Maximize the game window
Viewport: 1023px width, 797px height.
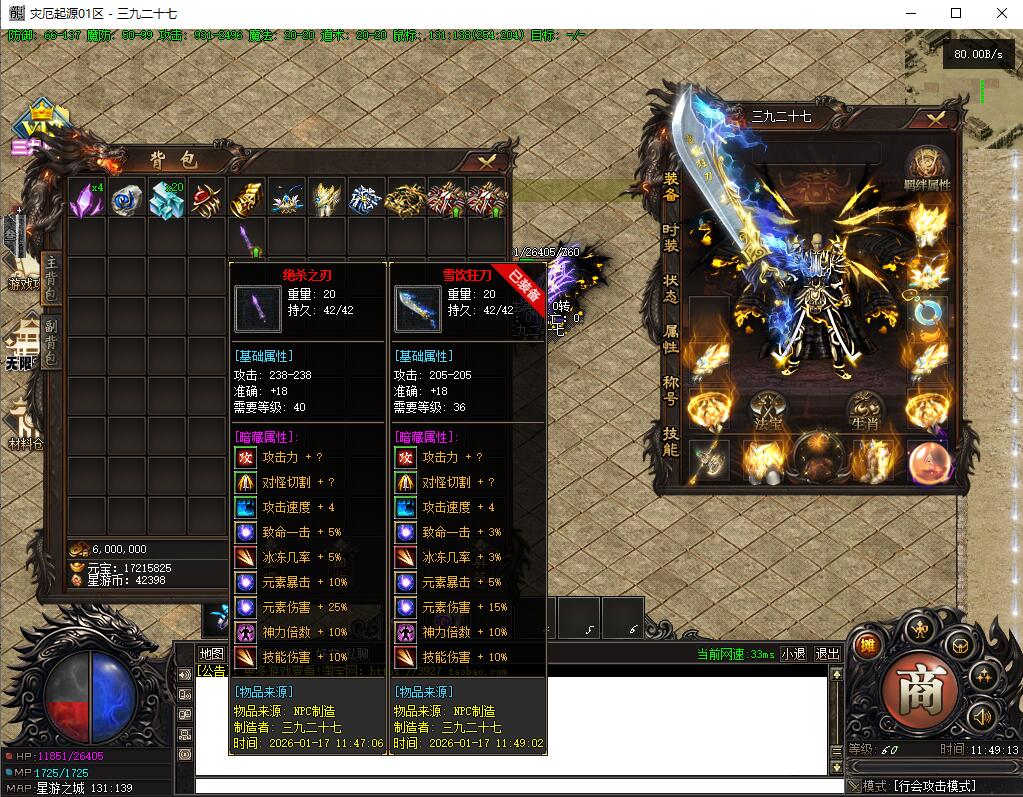(955, 13)
